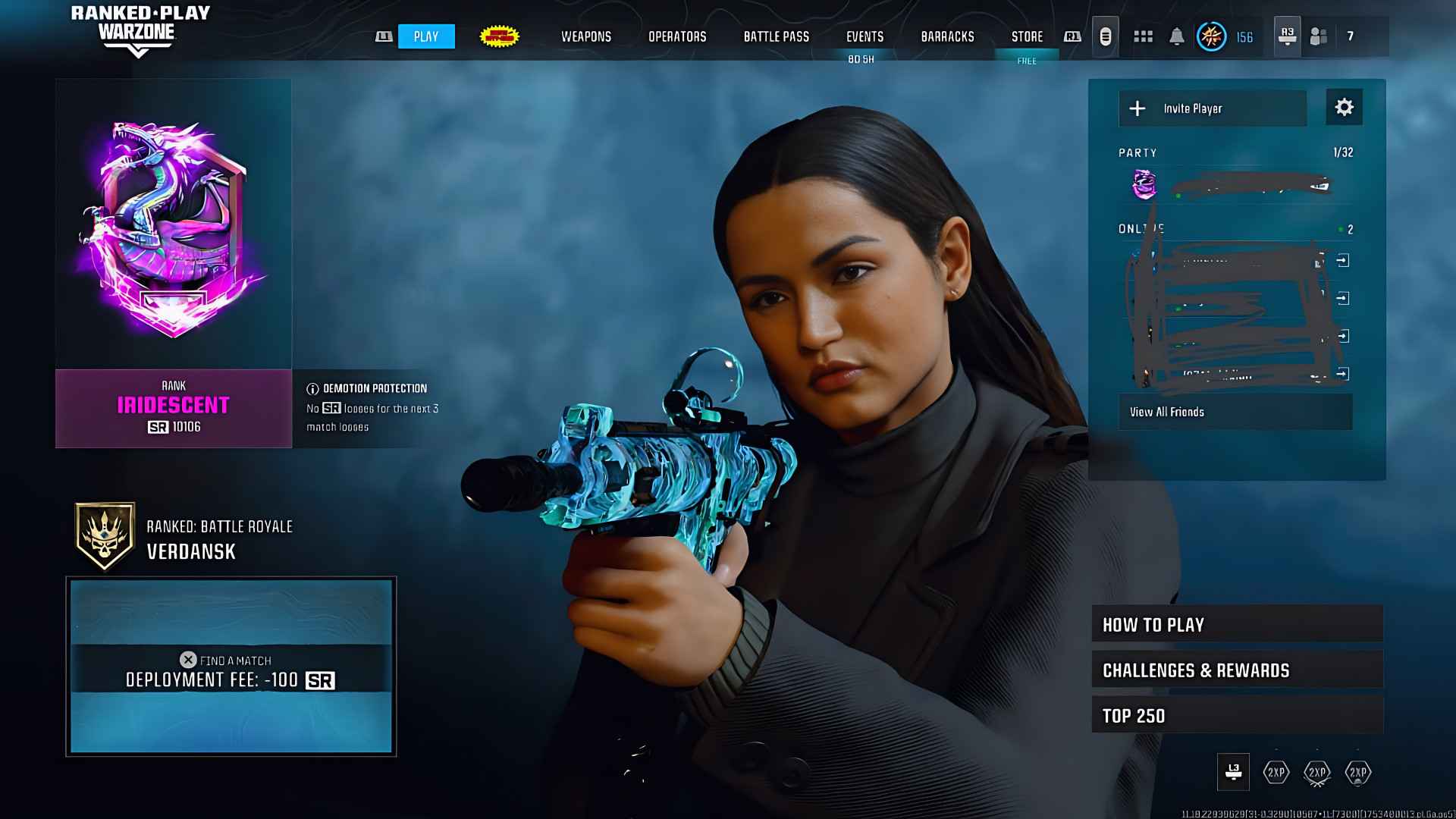1456x819 pixels.
Task: Open How To Play
Action: 1237,625
